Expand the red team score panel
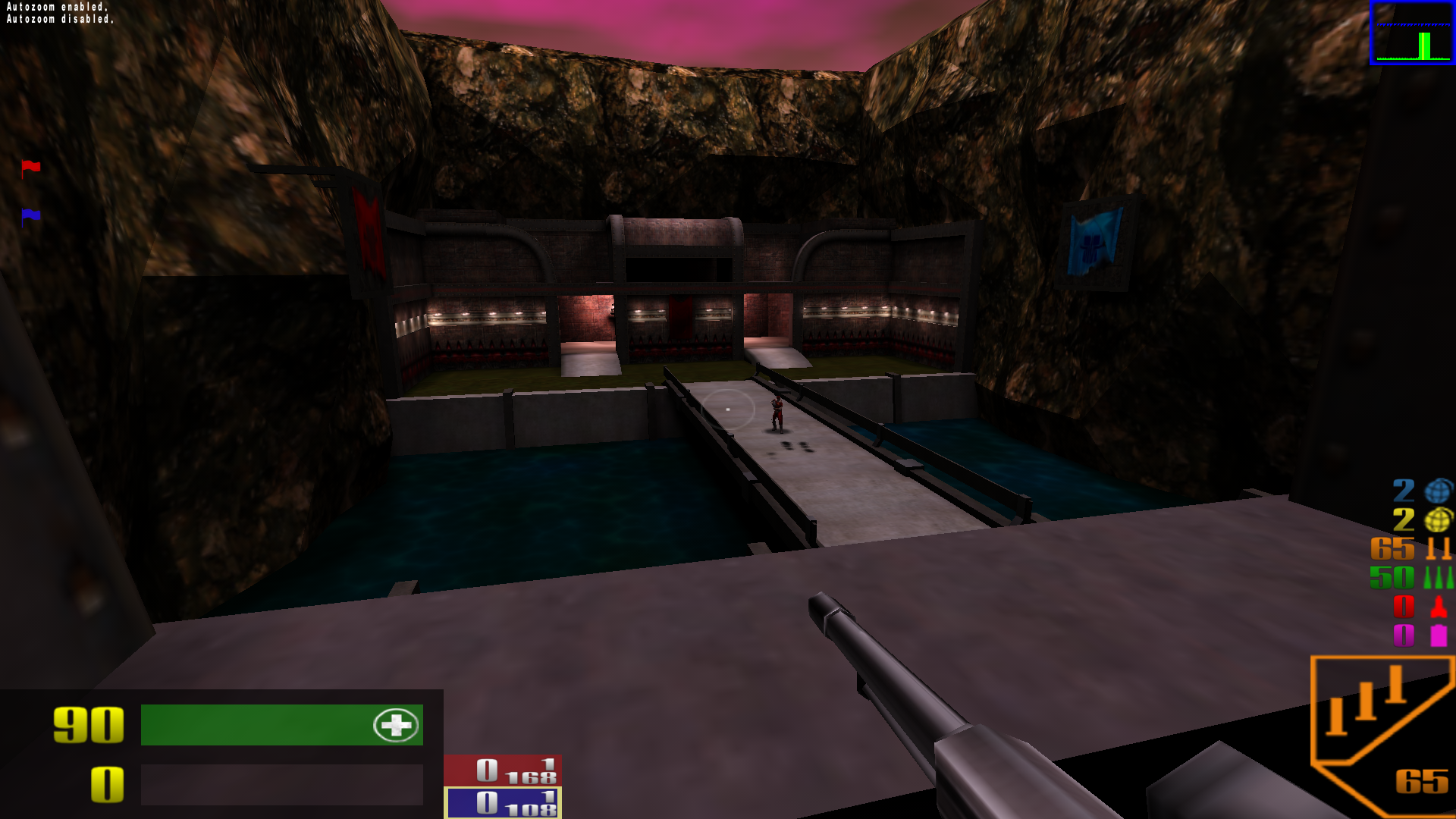This screenshot has height=819, width=1456. click(503, 770)
